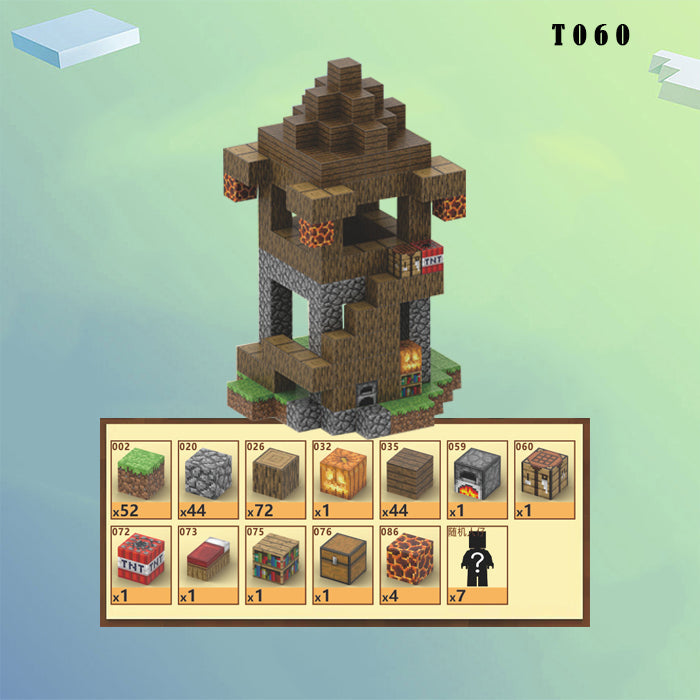This screenshot has width=700, height=700.
Task: Select the grass block slot
Action: (141, 477)
